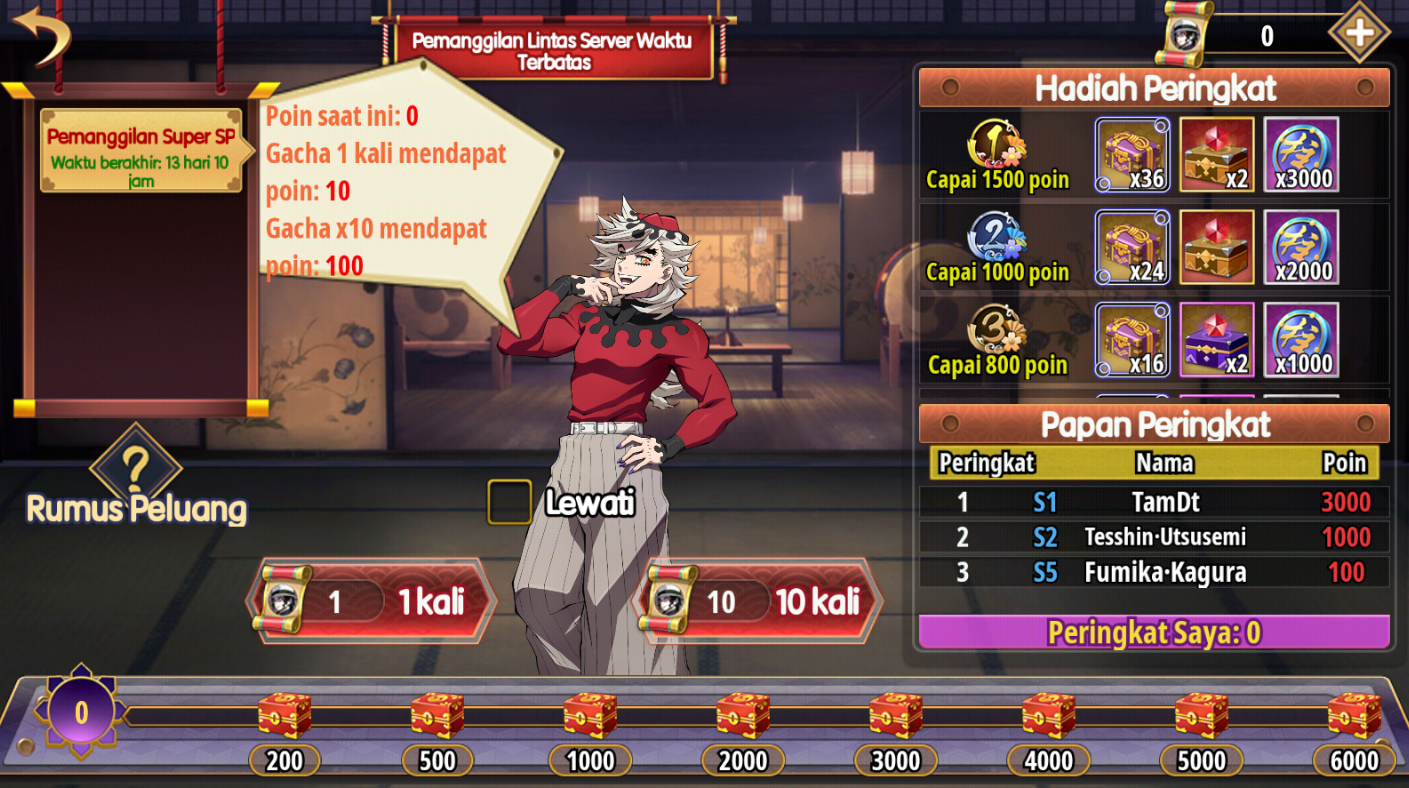Summon ten times with 10 kali button
The width and height of the screenshot is (1409, 788).
coord(760,601)
